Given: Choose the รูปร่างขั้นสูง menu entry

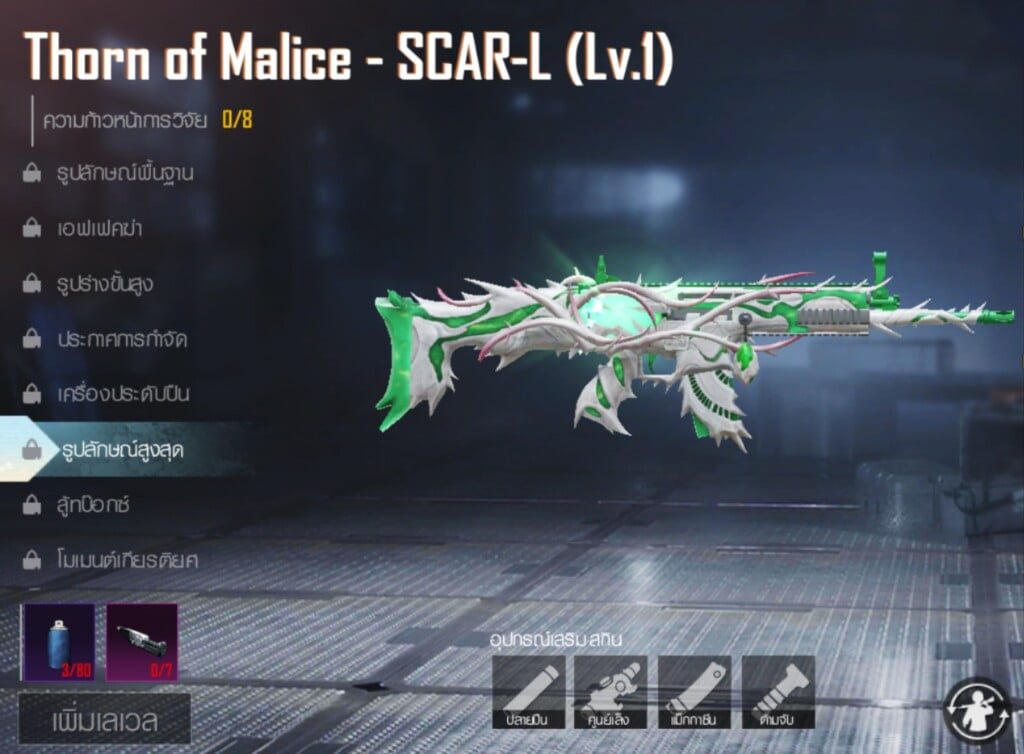Looking at the screenshot, I should click(104, 284).
